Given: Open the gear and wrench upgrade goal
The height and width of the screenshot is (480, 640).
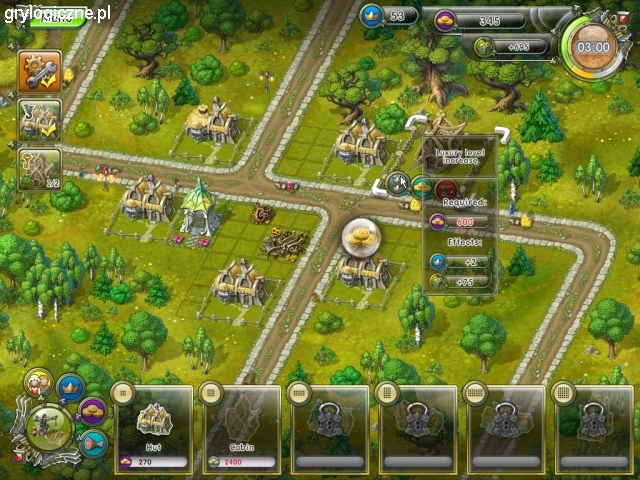Looking at the screenshot, I should (40, 71).
